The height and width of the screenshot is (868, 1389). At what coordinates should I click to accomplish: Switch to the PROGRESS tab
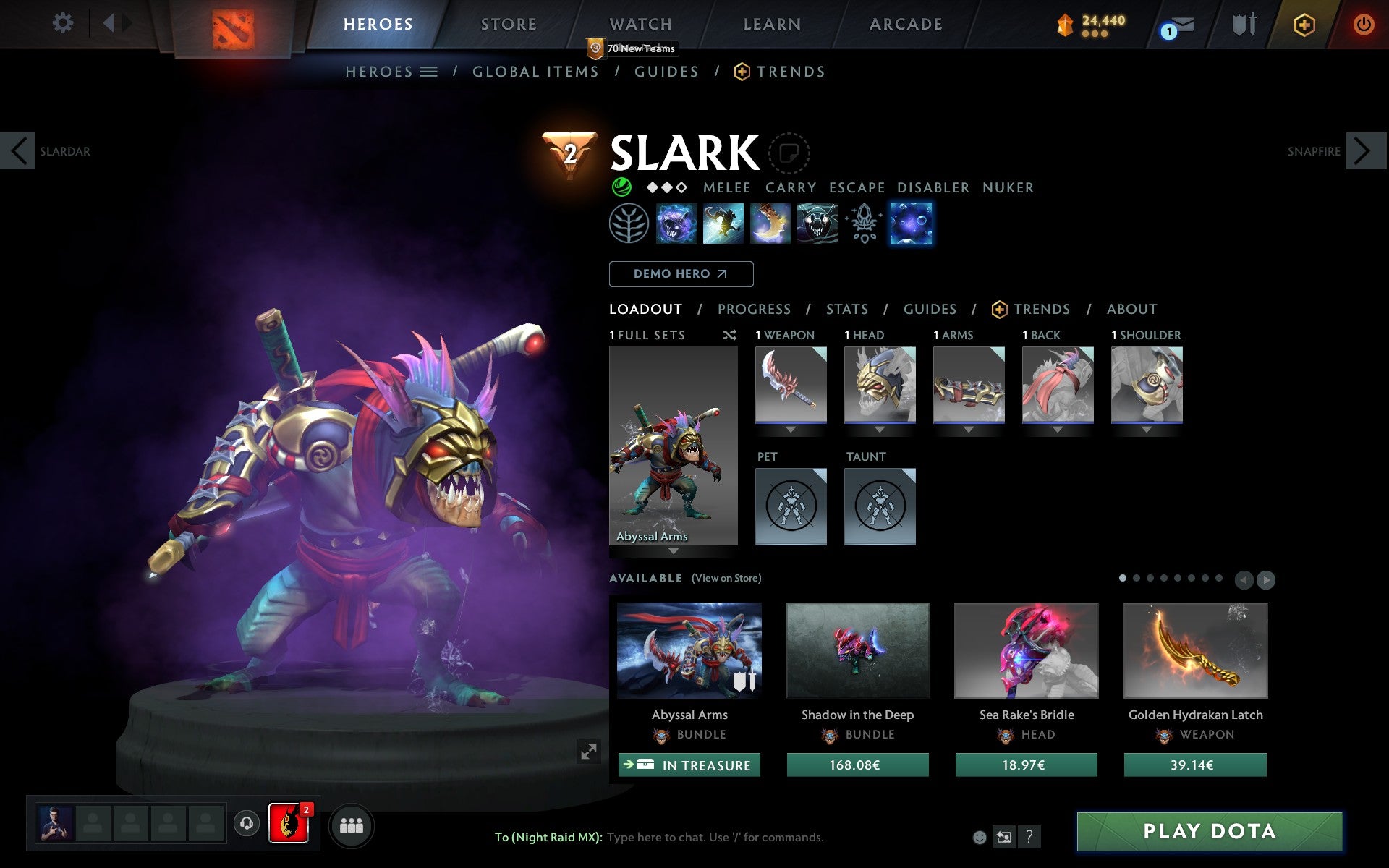tap(754, 309)
